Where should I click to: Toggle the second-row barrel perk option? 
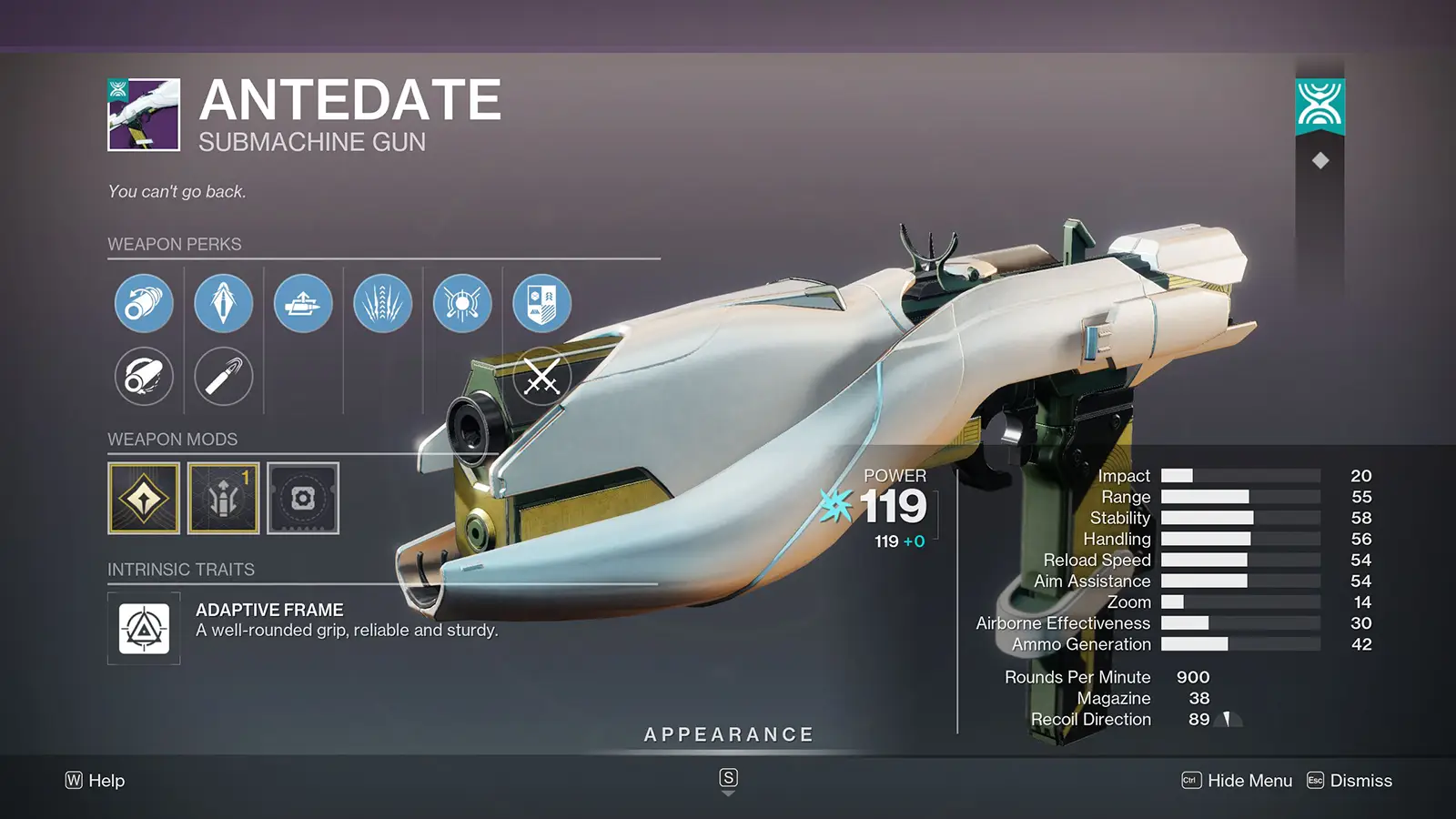(143, 376)
